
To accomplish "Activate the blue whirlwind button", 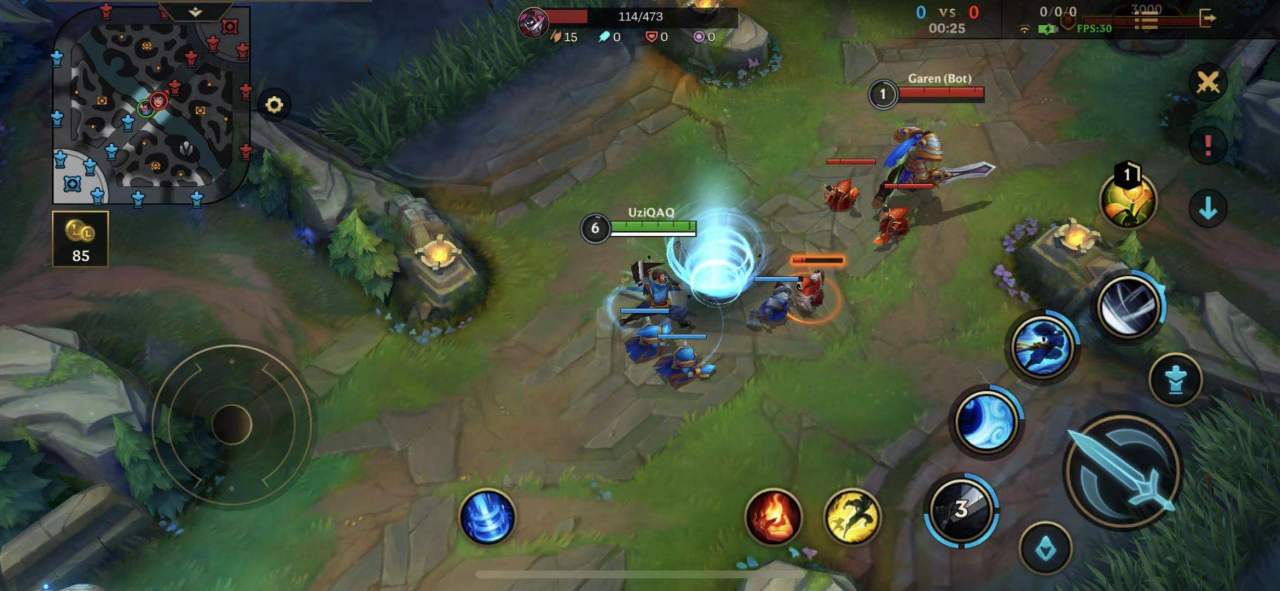I will click(487, 517).
